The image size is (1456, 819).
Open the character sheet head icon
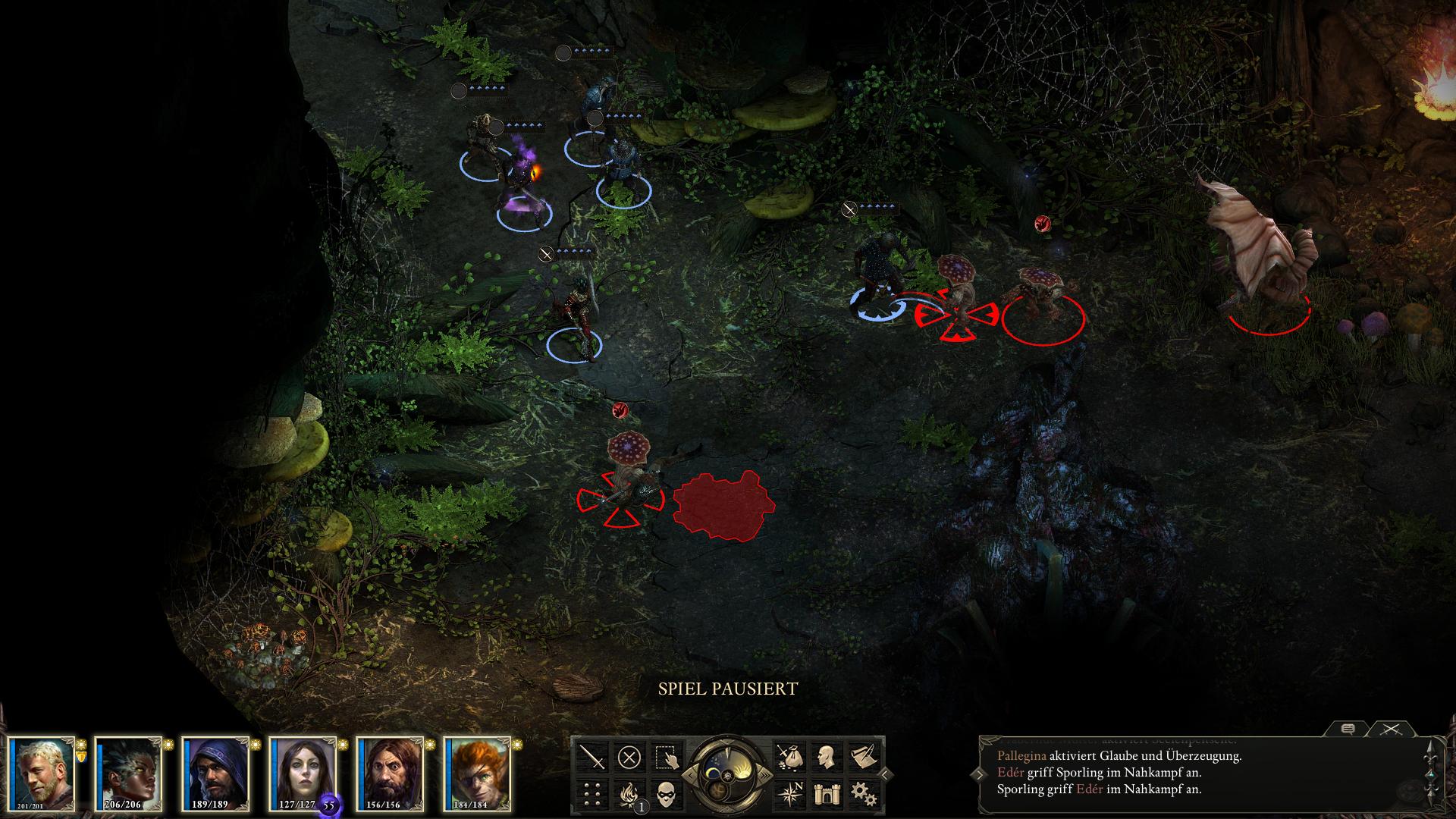point(826,757)
